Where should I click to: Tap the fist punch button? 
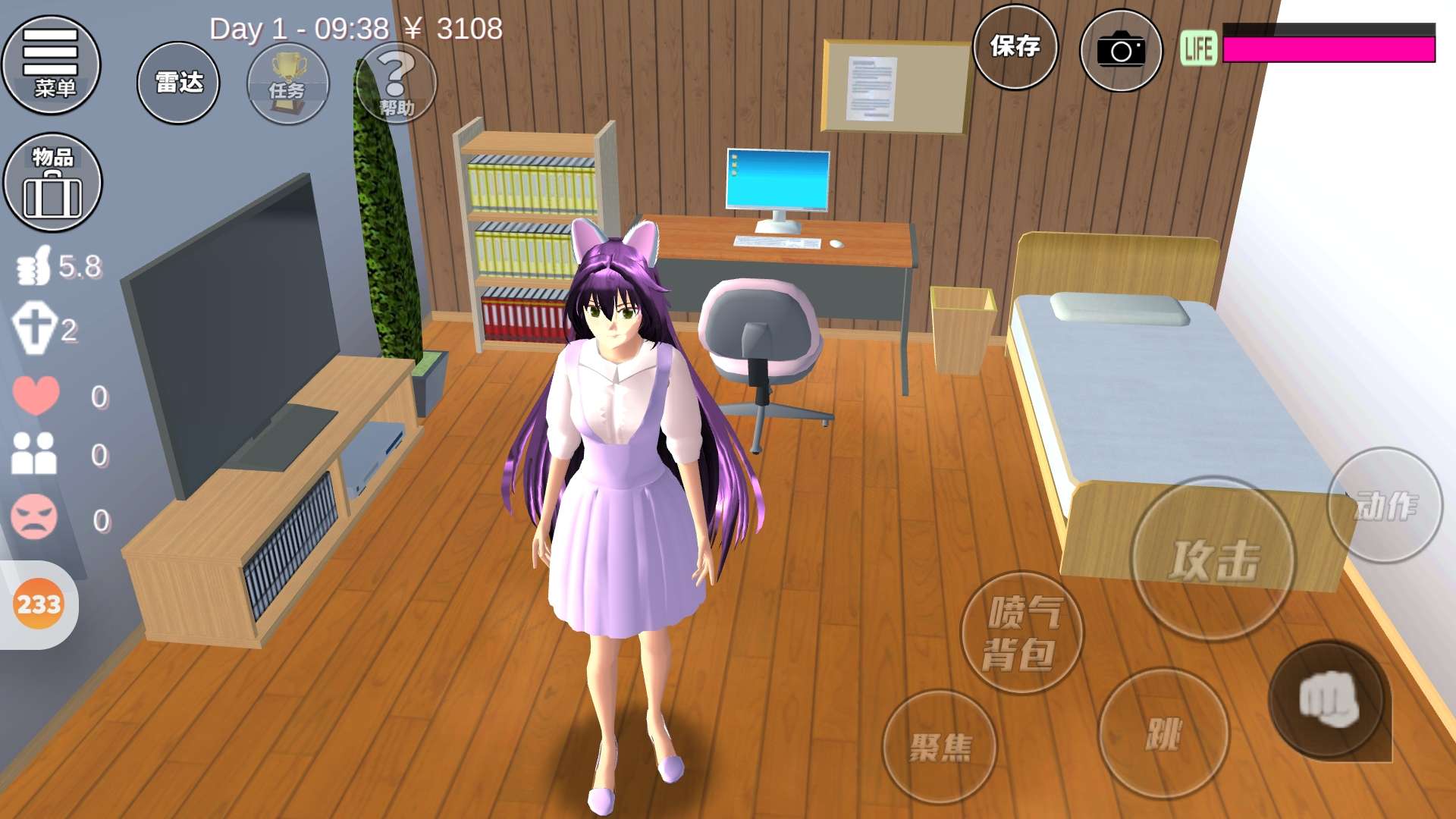tap(1328, 699)
